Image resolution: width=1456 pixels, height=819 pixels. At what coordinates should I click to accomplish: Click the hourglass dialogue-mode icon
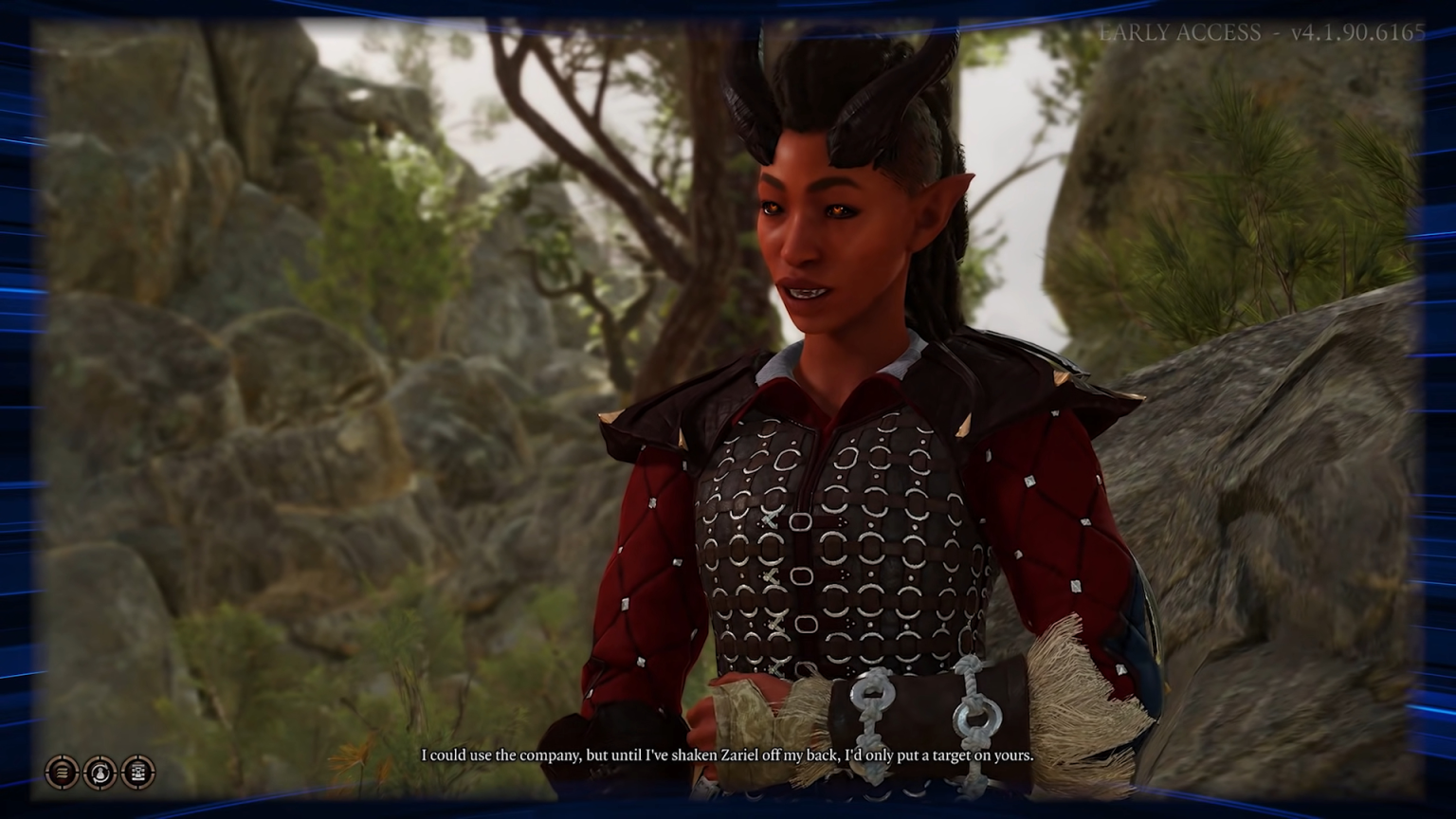[137, 772]
